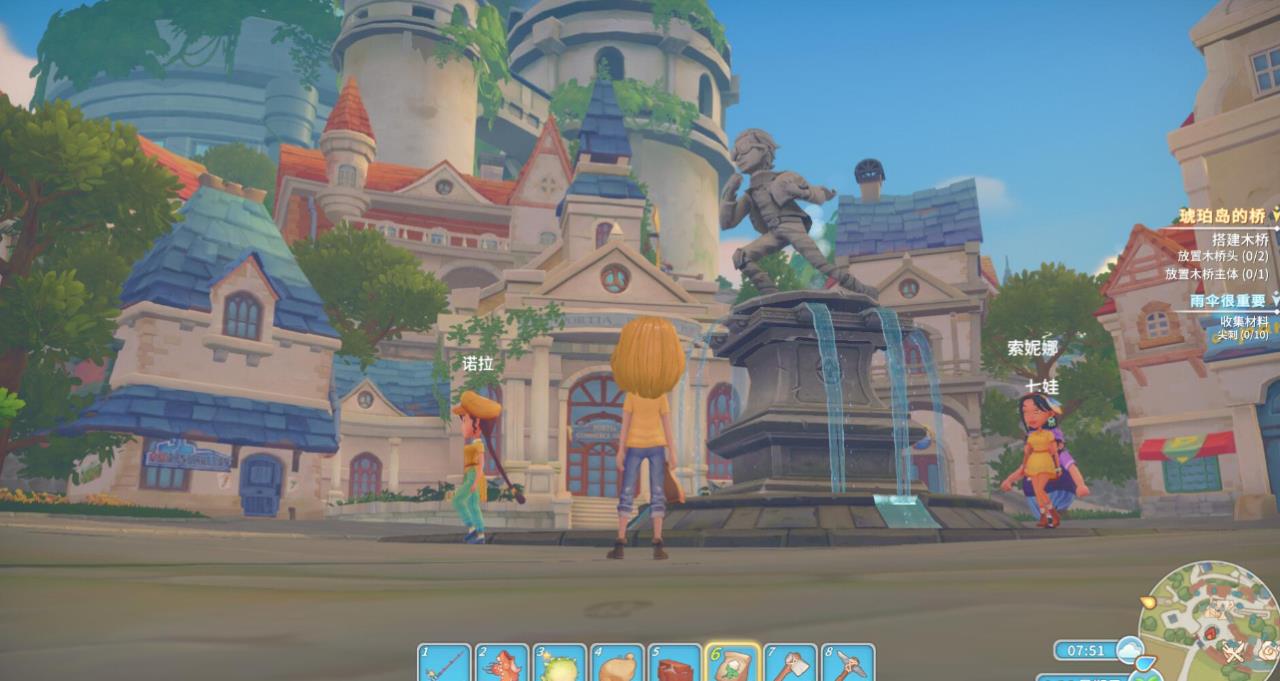Image resolution: width=1280 pixels, height=681 pixels.
Task: Select the spiky green fruit in slot 3
Action: tap(560, 664)
